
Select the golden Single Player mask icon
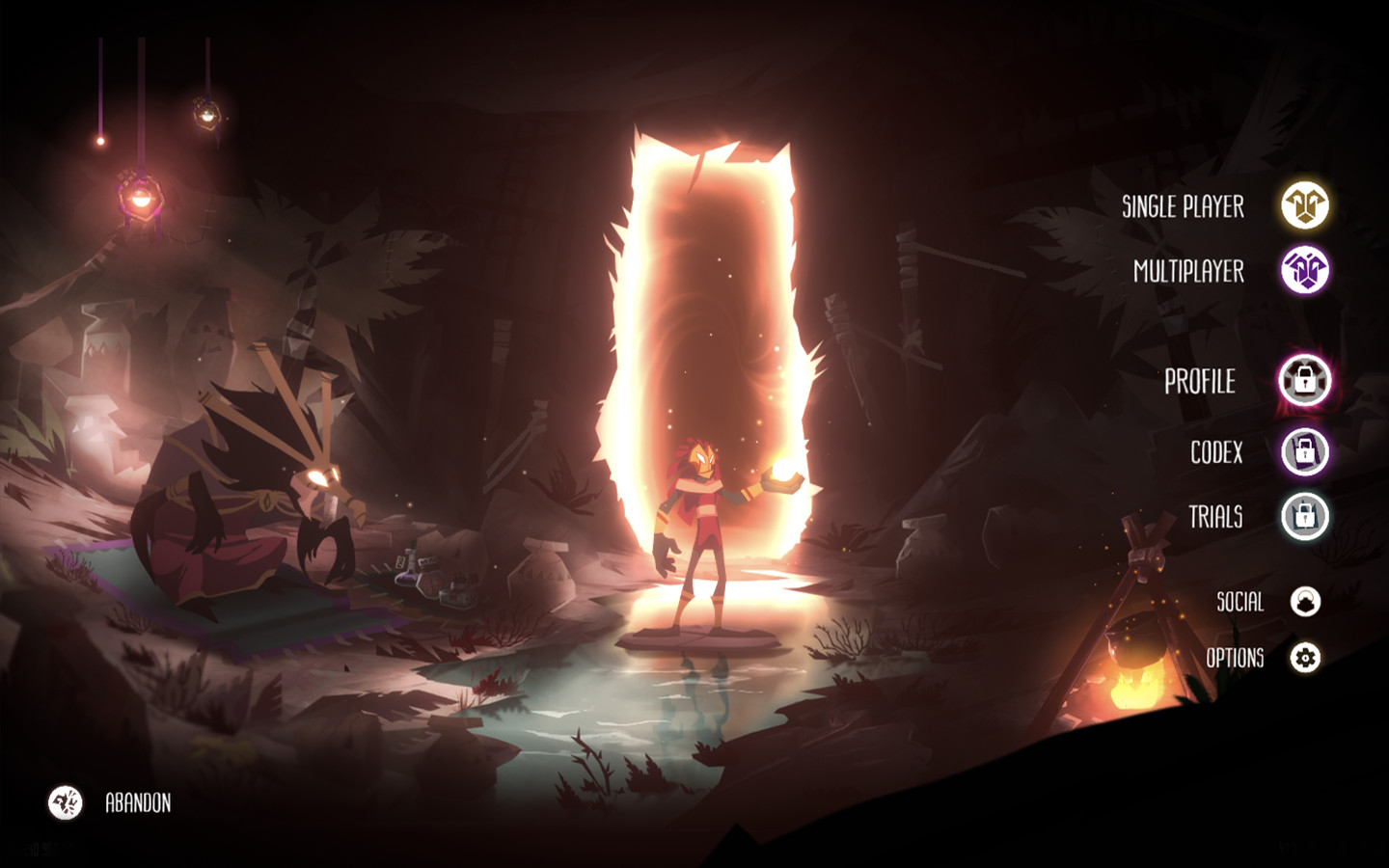1307,206
